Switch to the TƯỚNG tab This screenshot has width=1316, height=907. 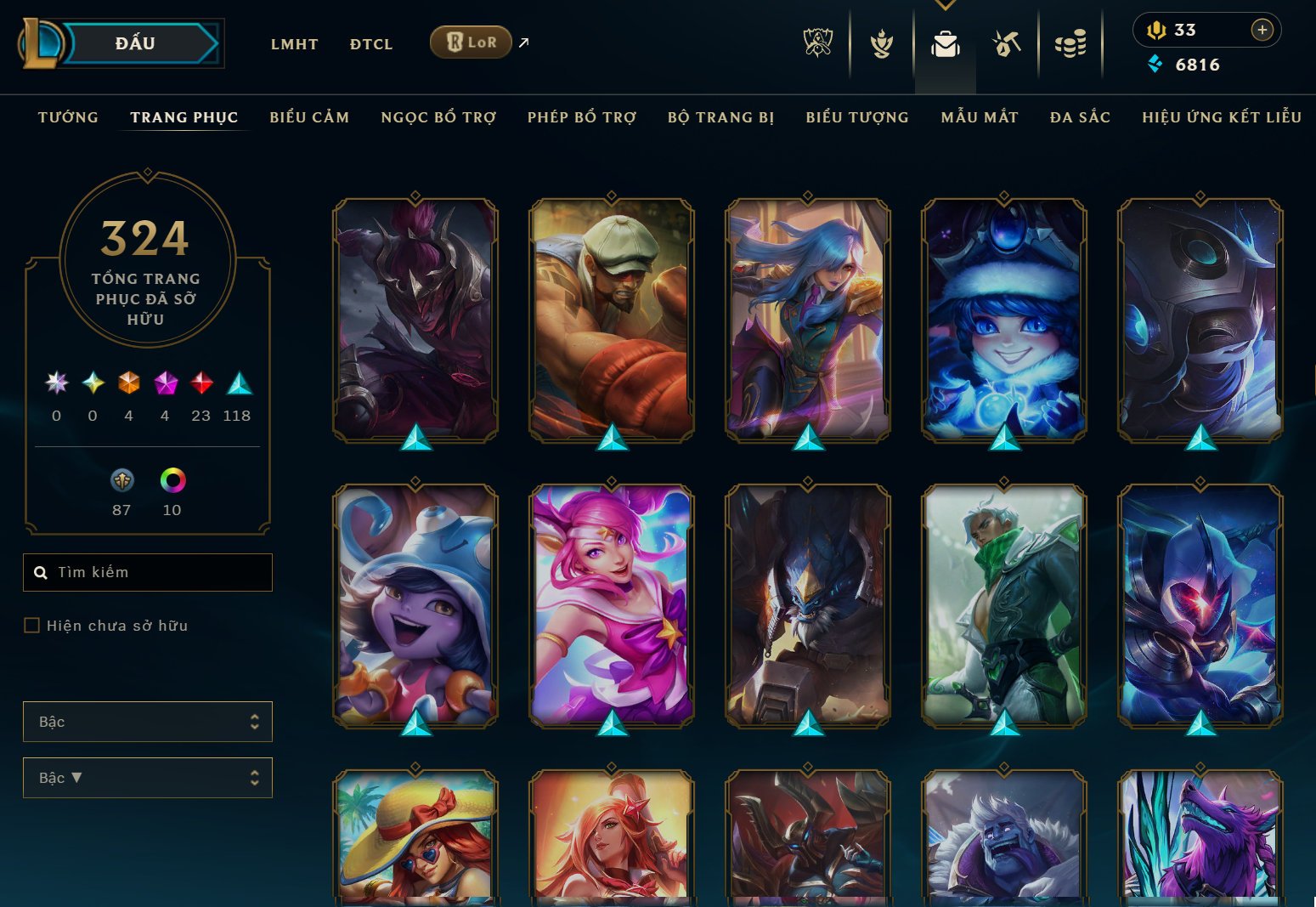68,117
